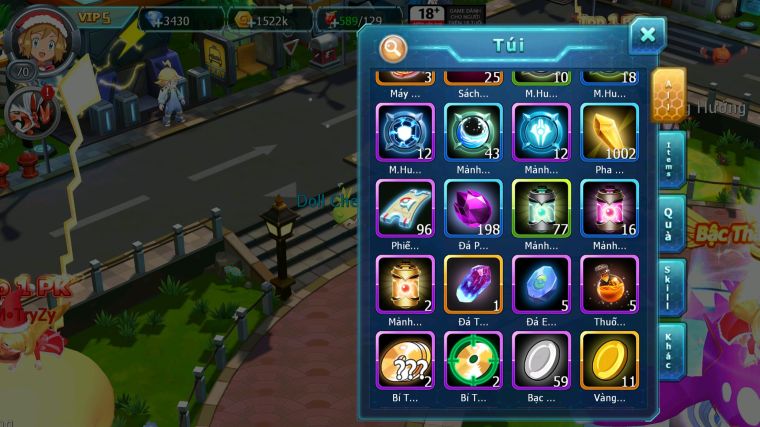Close the Túi inventory window
This screenshot has width=760, height=427.
[647, 36]
